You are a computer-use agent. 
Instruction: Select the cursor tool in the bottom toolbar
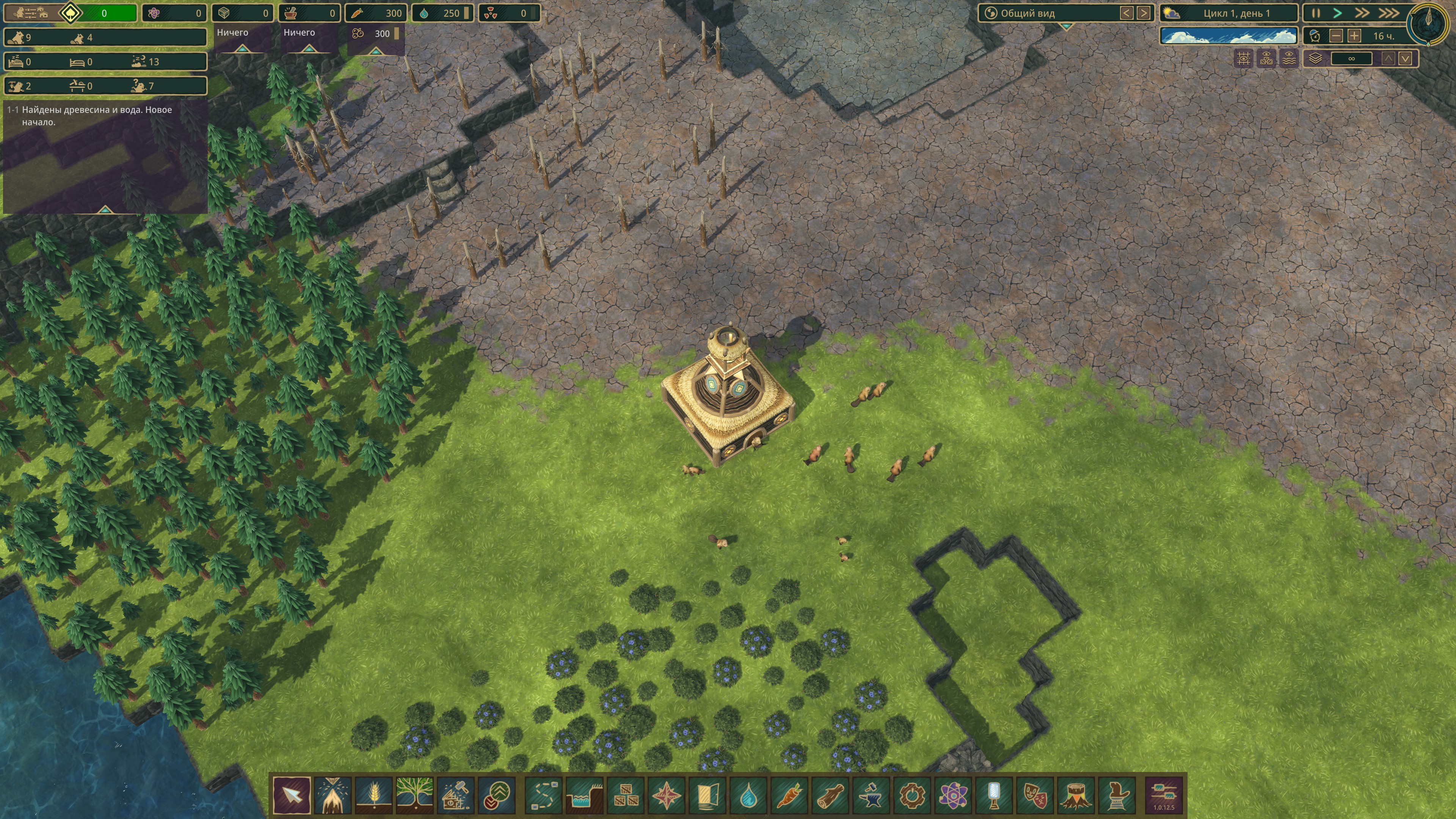(x=292, y=795)
